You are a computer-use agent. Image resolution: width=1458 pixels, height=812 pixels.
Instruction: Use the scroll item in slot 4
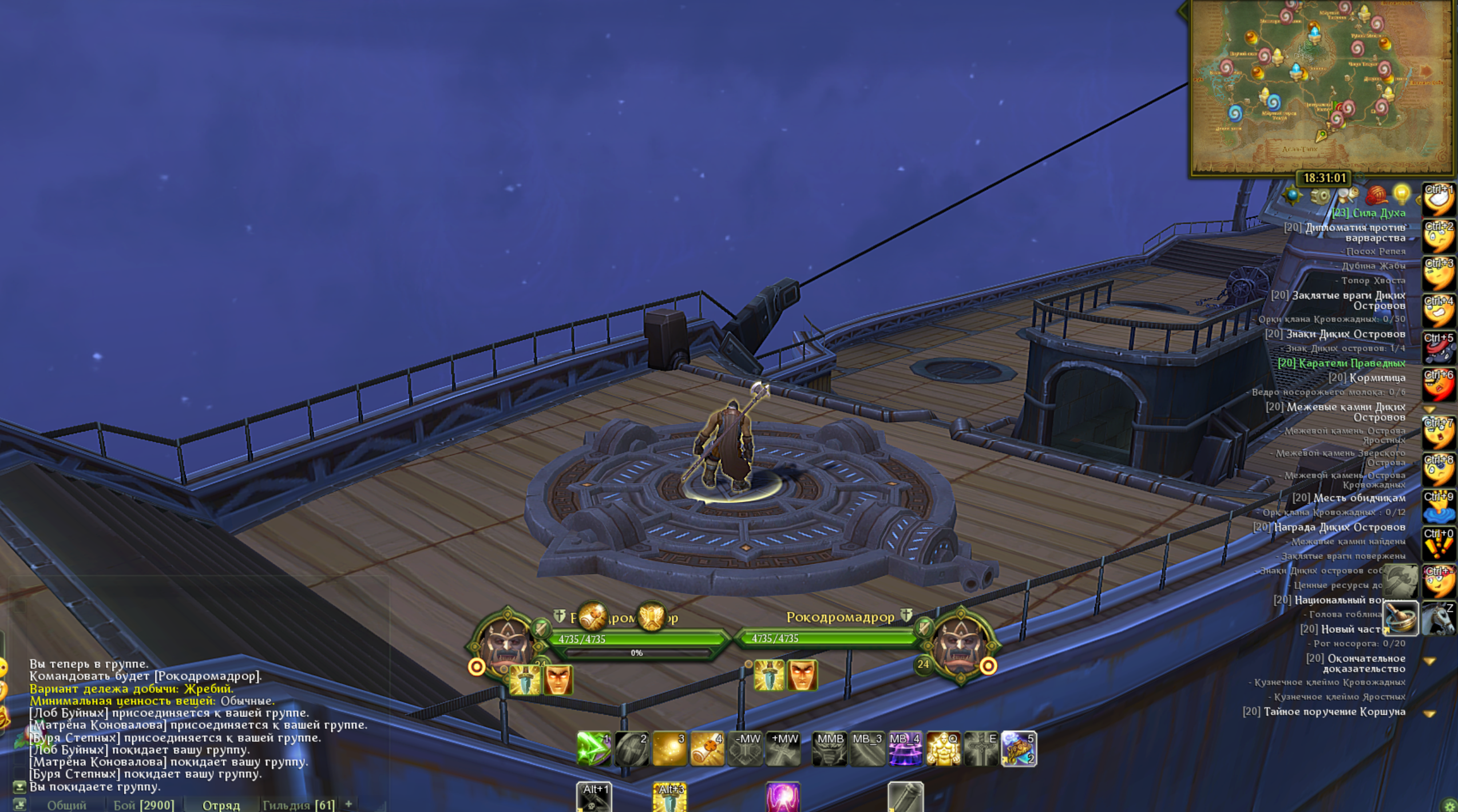pyautogui.click(x=707, y=748)
